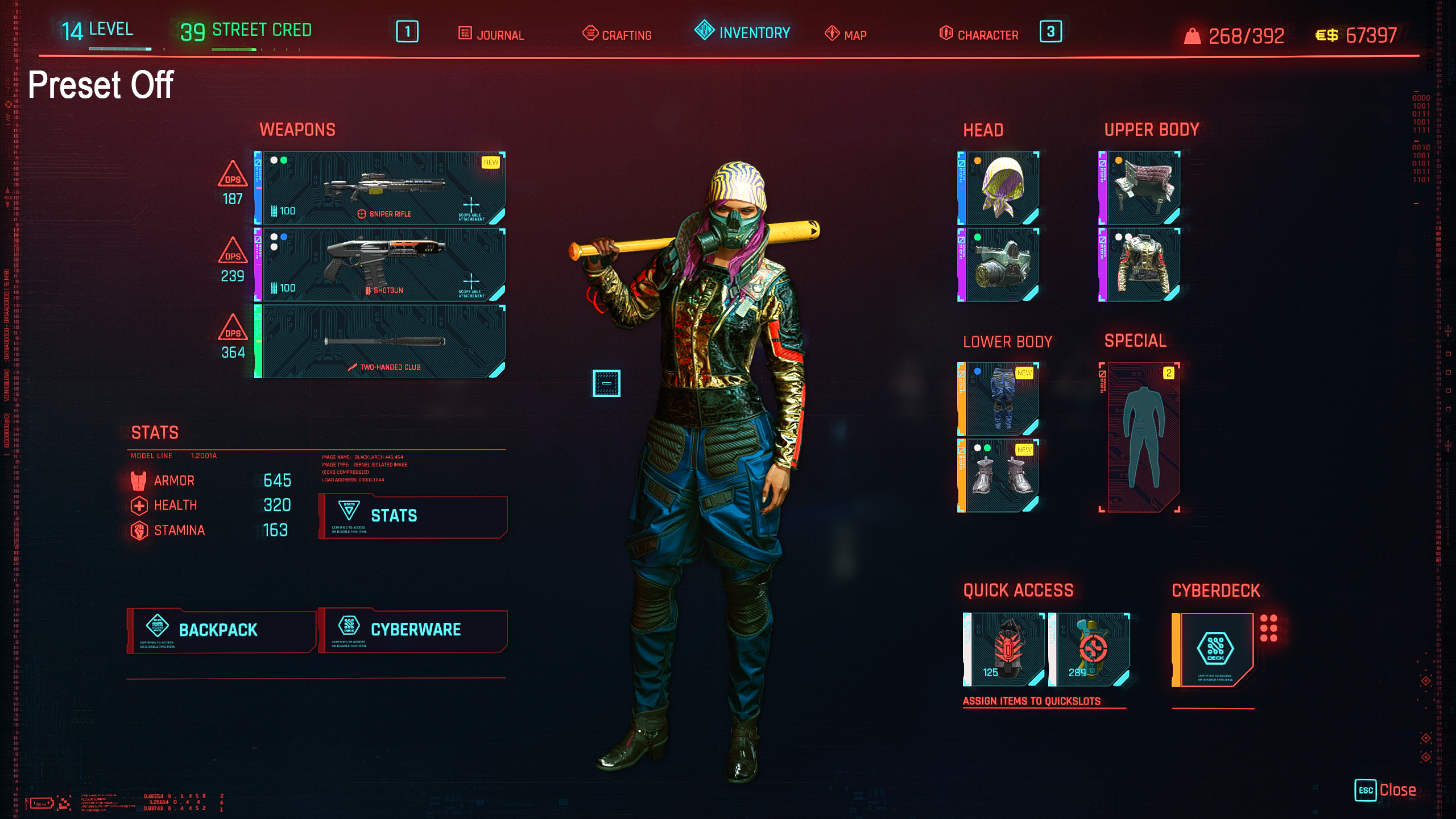Open the Journal tab
The width and height of the screenshot is (1456, 819).
point(491,34)
